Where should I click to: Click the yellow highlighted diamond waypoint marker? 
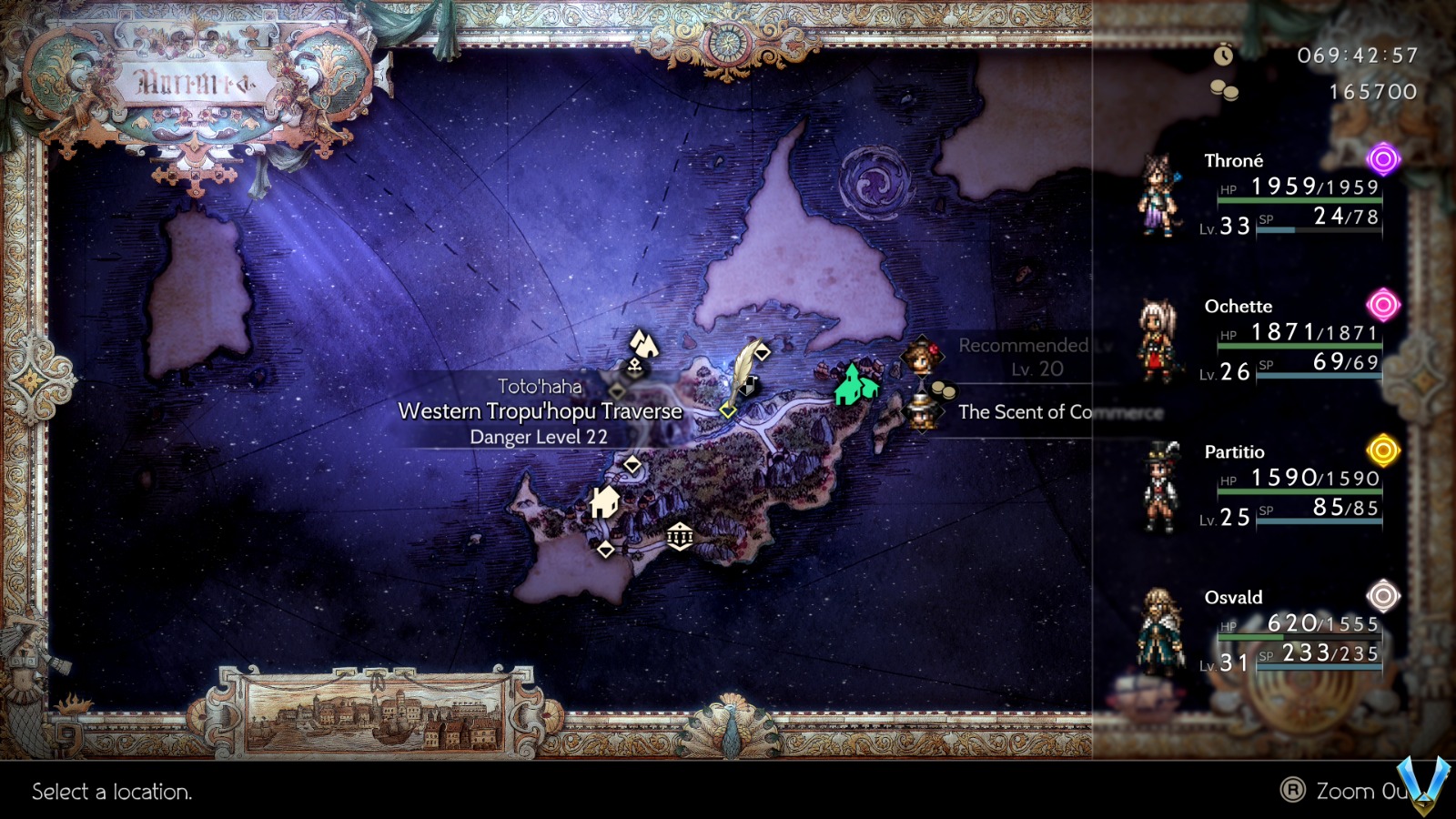coord(728,410)
